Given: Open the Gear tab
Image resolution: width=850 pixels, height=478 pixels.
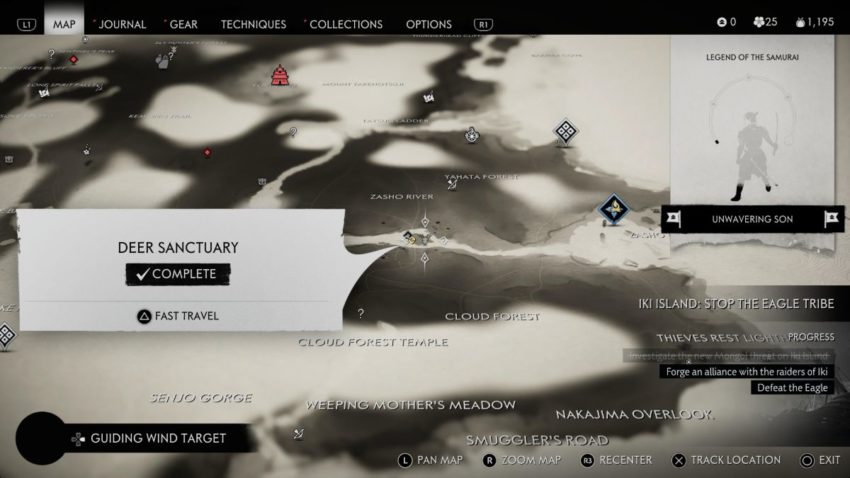Looking at the screenshot, I should (x=184, y=23).
